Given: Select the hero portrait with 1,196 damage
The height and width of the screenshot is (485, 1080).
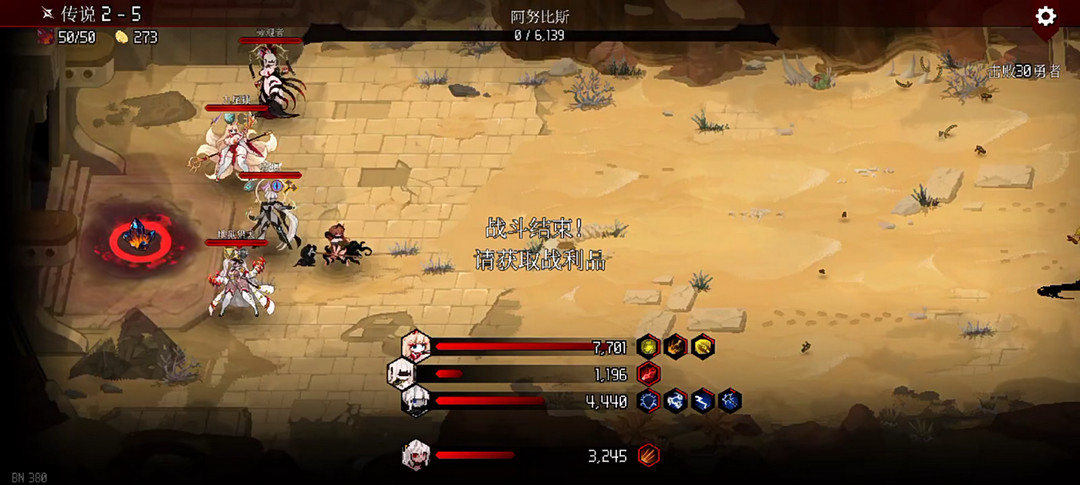Looking at the screenshot, I should click(401, 374).
